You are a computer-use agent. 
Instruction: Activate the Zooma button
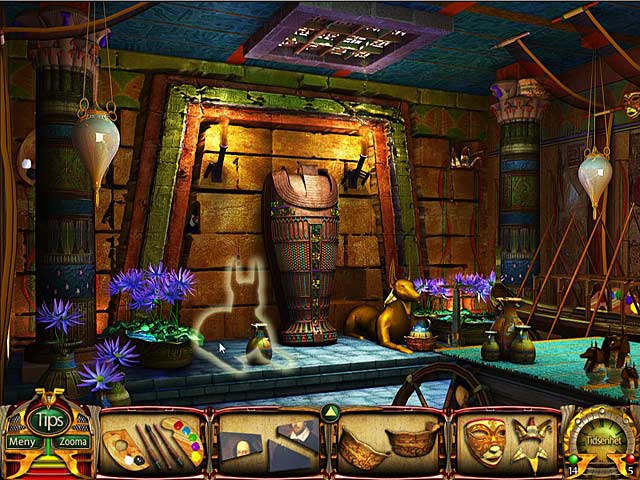tap(73, 441)
